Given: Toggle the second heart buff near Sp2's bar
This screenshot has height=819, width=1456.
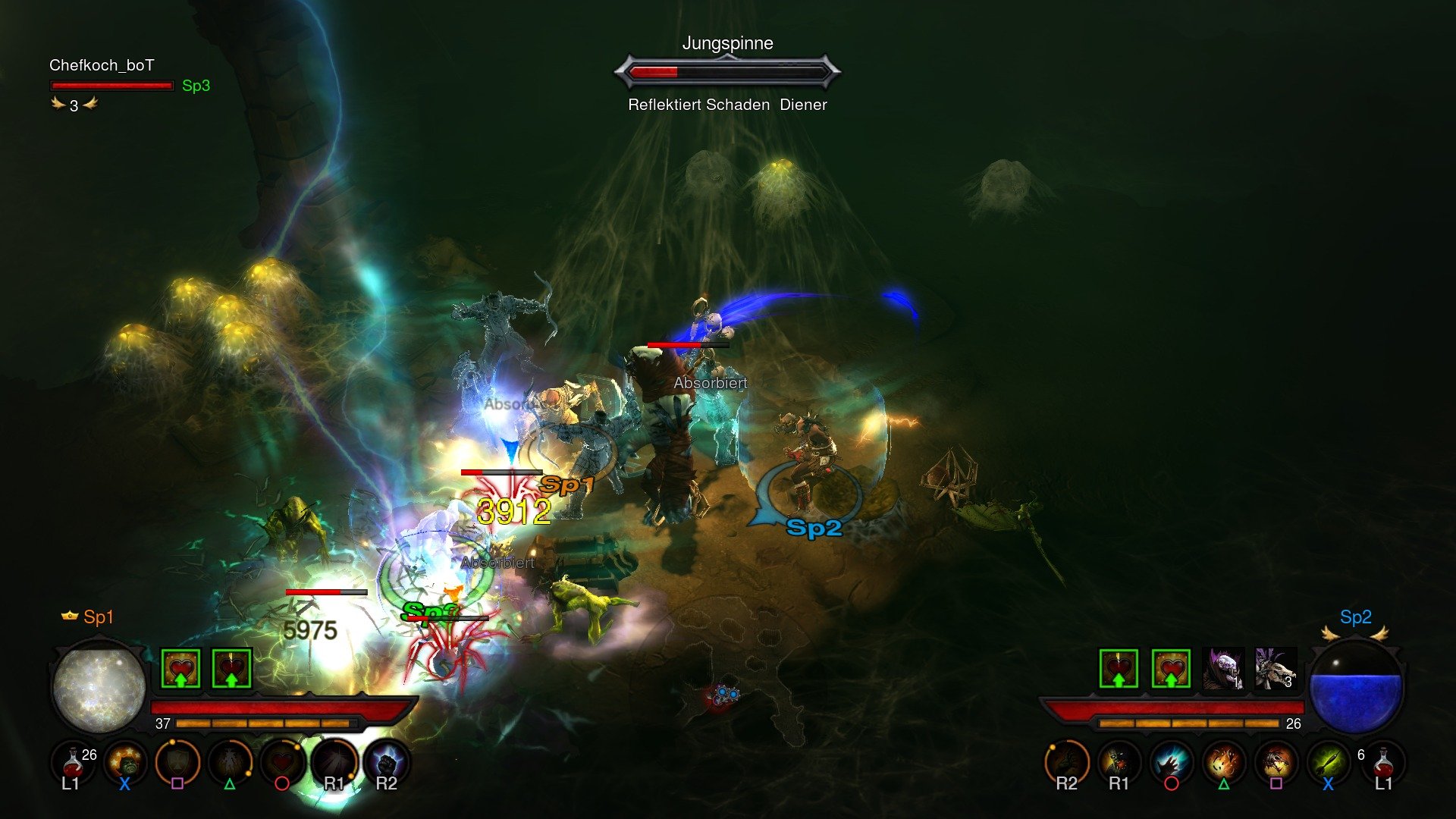Looking at the screenshot, I should 1172,670.
